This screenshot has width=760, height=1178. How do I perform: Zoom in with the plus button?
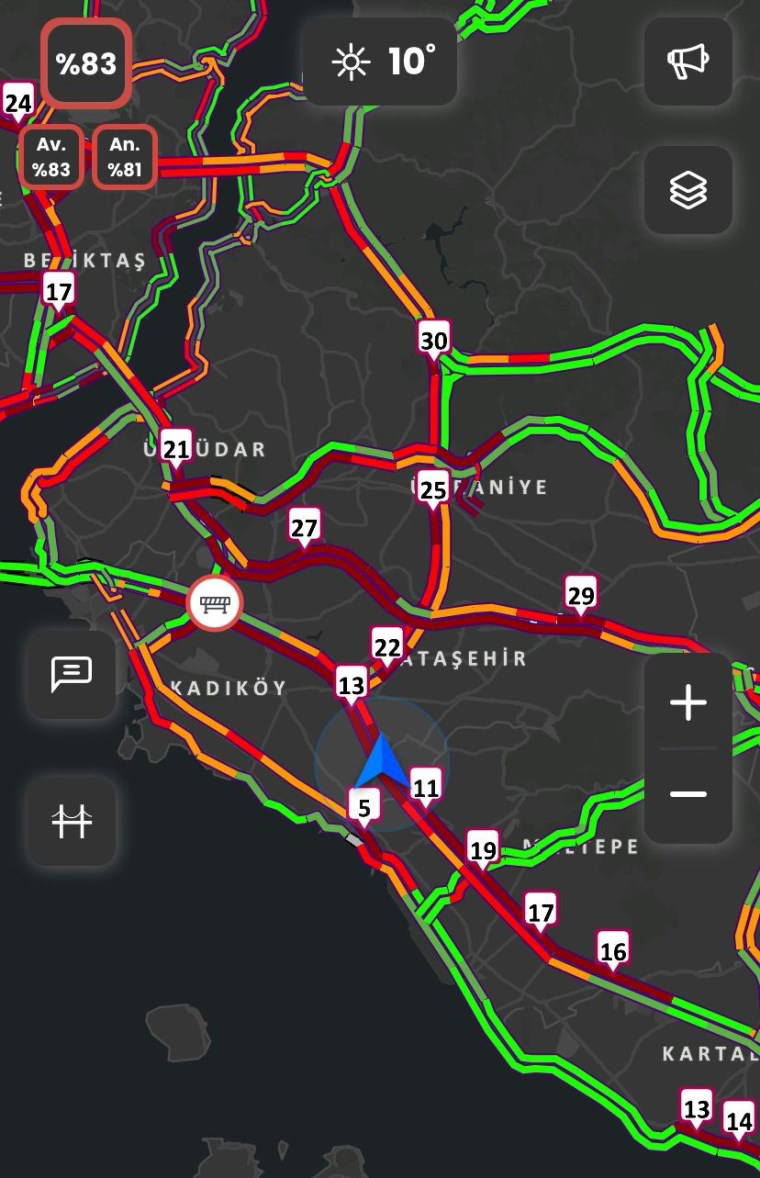click(688, 704)
